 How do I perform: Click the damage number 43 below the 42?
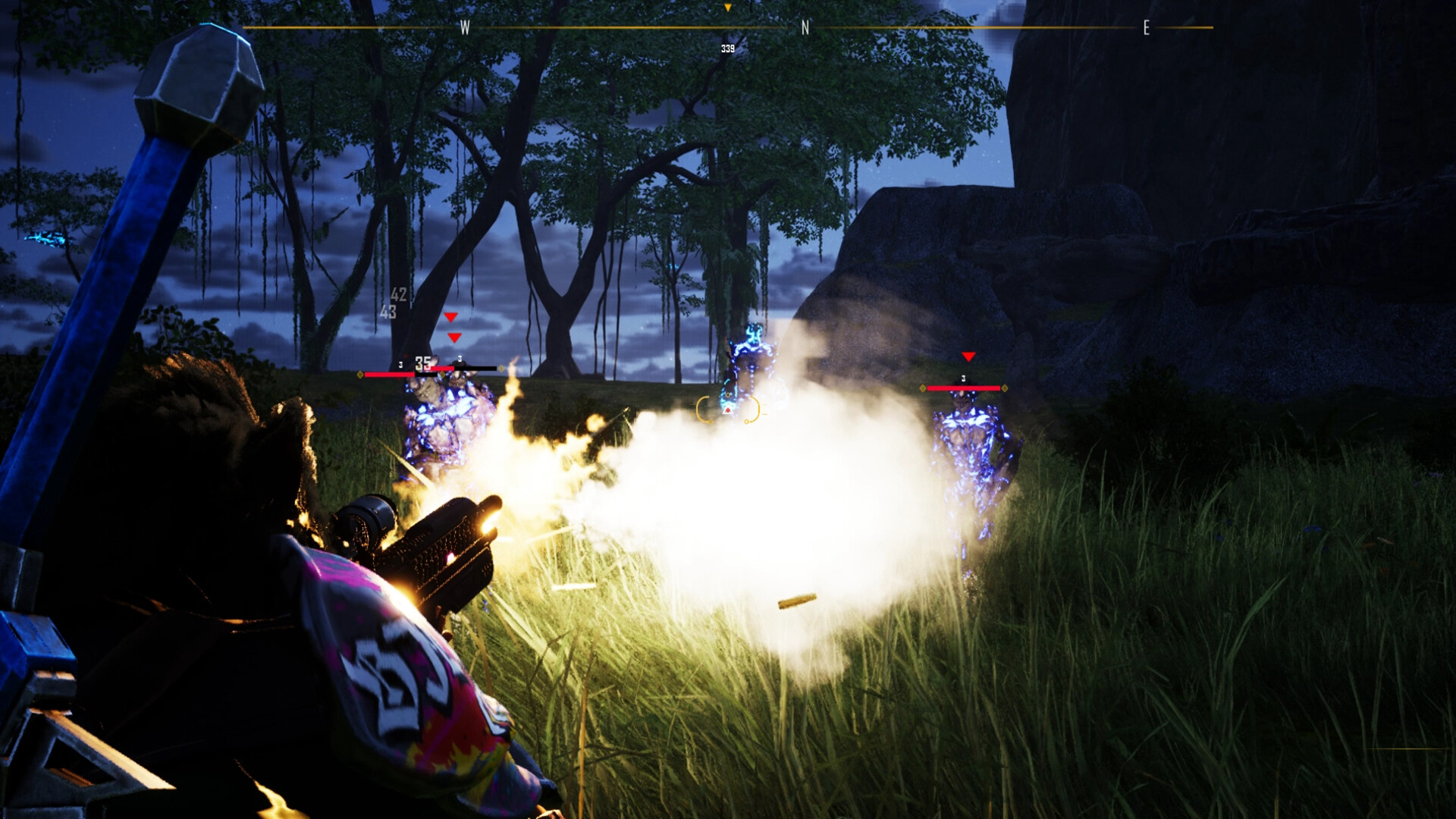388,311
